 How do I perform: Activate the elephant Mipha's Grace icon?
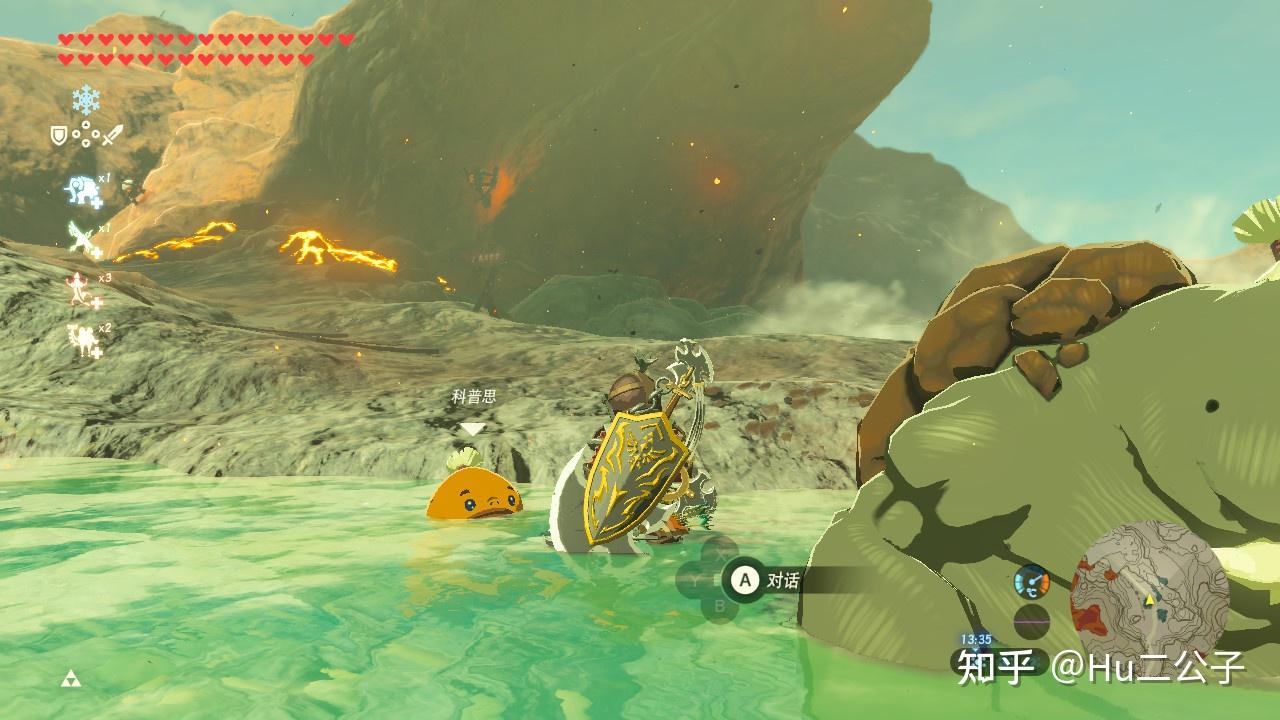81,189
